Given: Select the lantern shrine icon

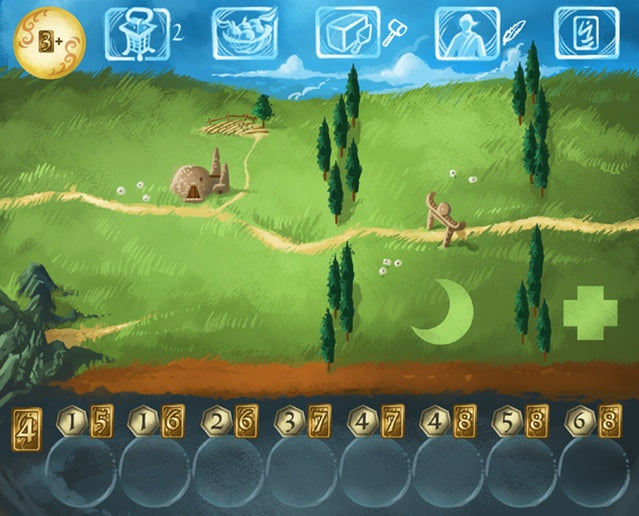Looking at the screenshot, I should pyautogui.click(x=136, y=34).
